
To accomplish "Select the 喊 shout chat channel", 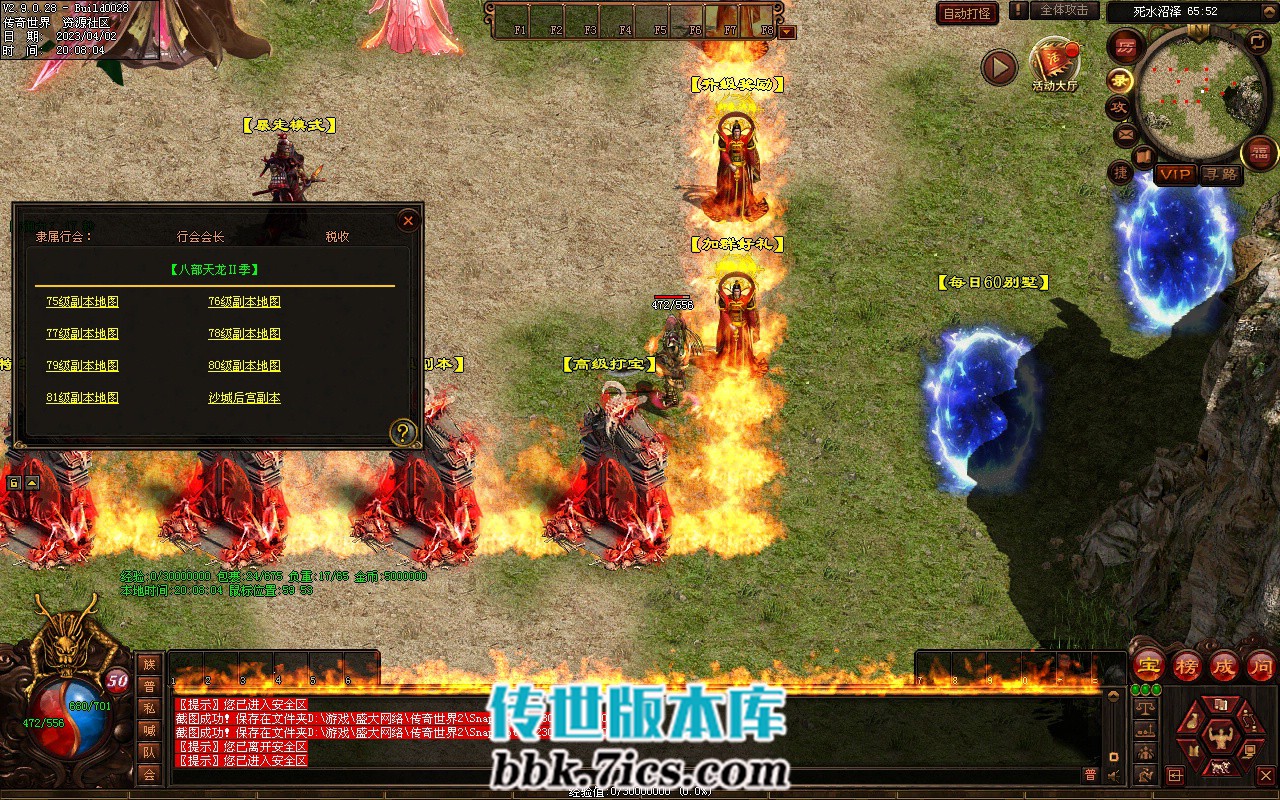I will tap(149, 730).
